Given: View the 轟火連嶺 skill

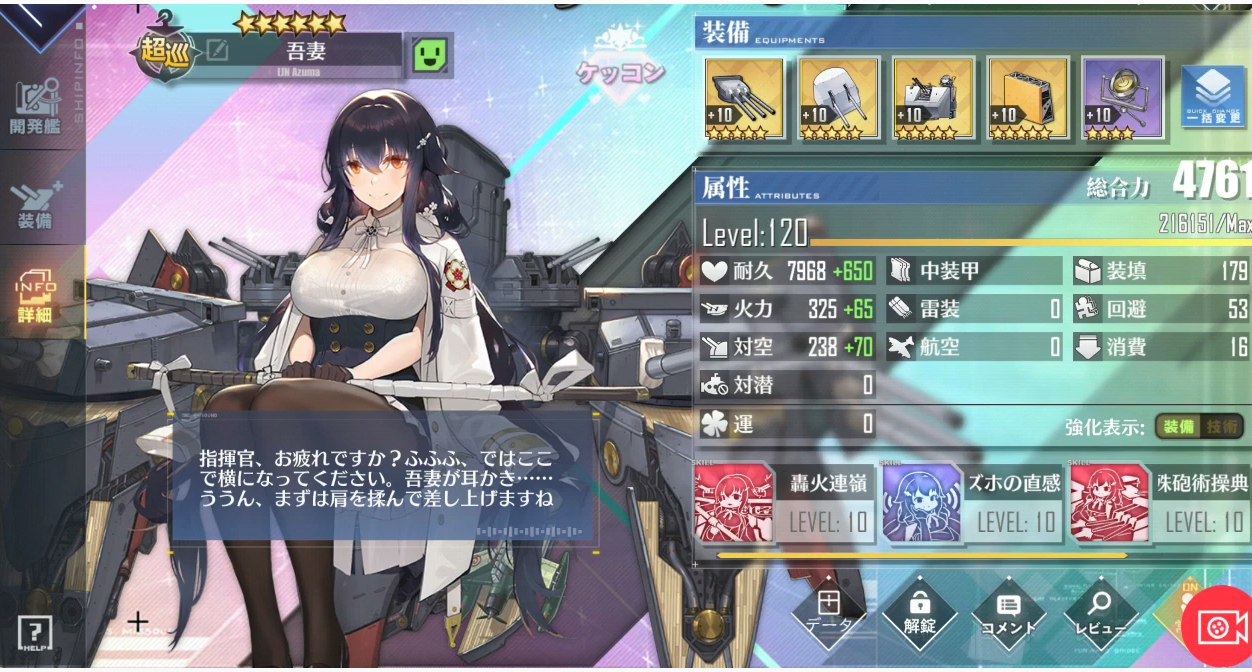Looking at the screenshot, I should [x=786, y=503].
